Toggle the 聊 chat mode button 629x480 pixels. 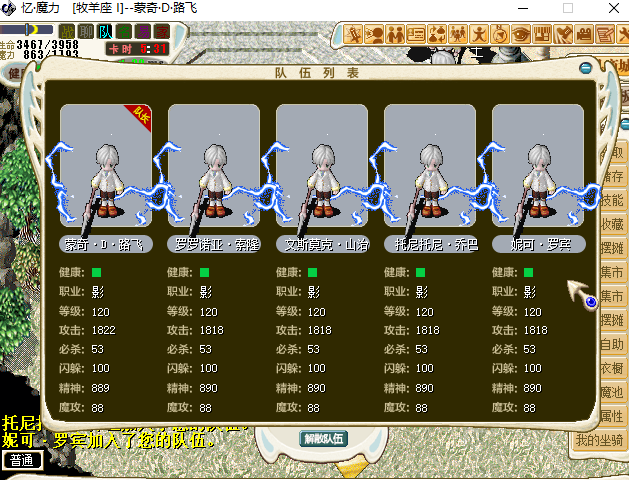(86, 32)
